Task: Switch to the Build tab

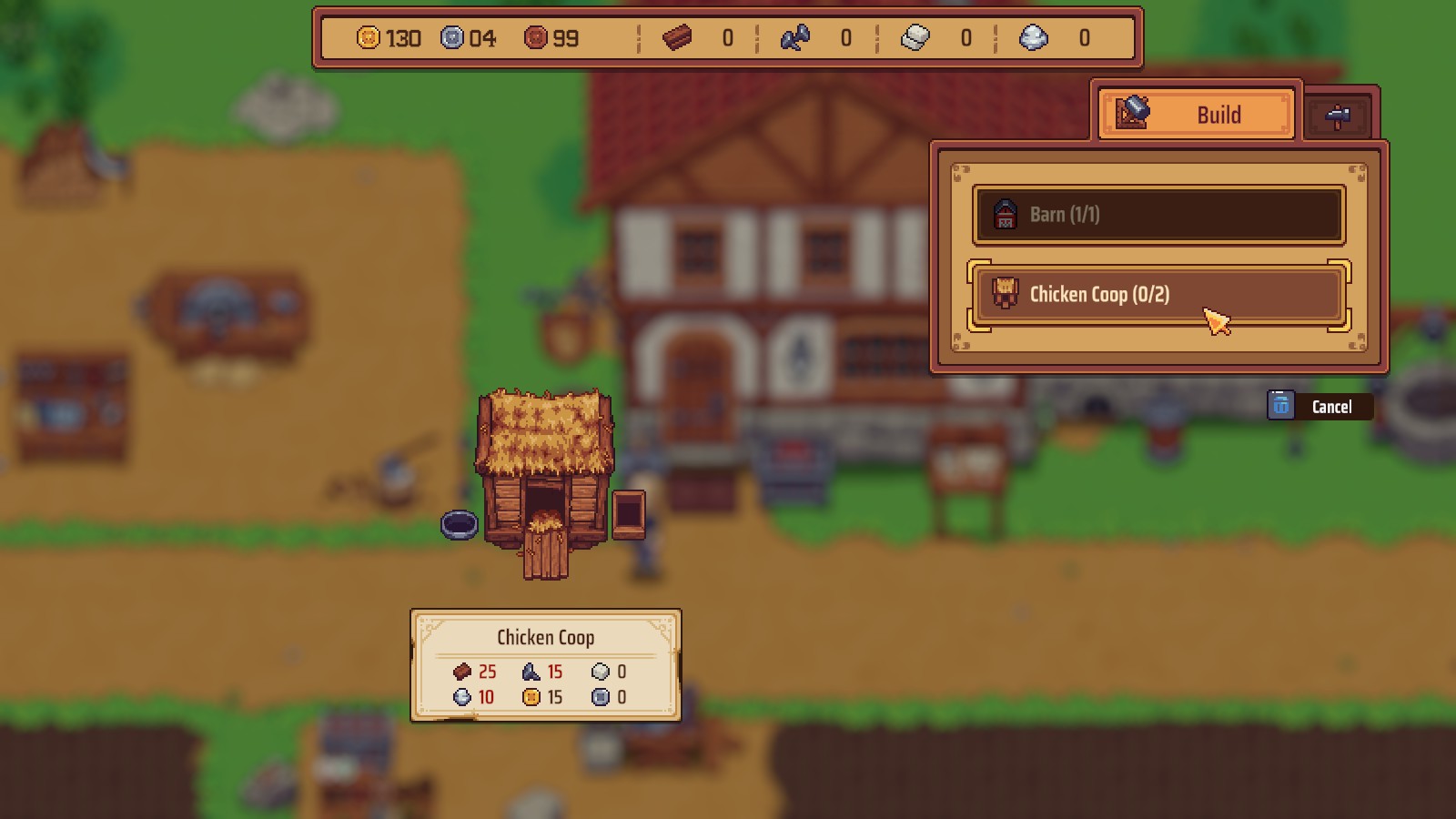Action: coord(1196,115)
